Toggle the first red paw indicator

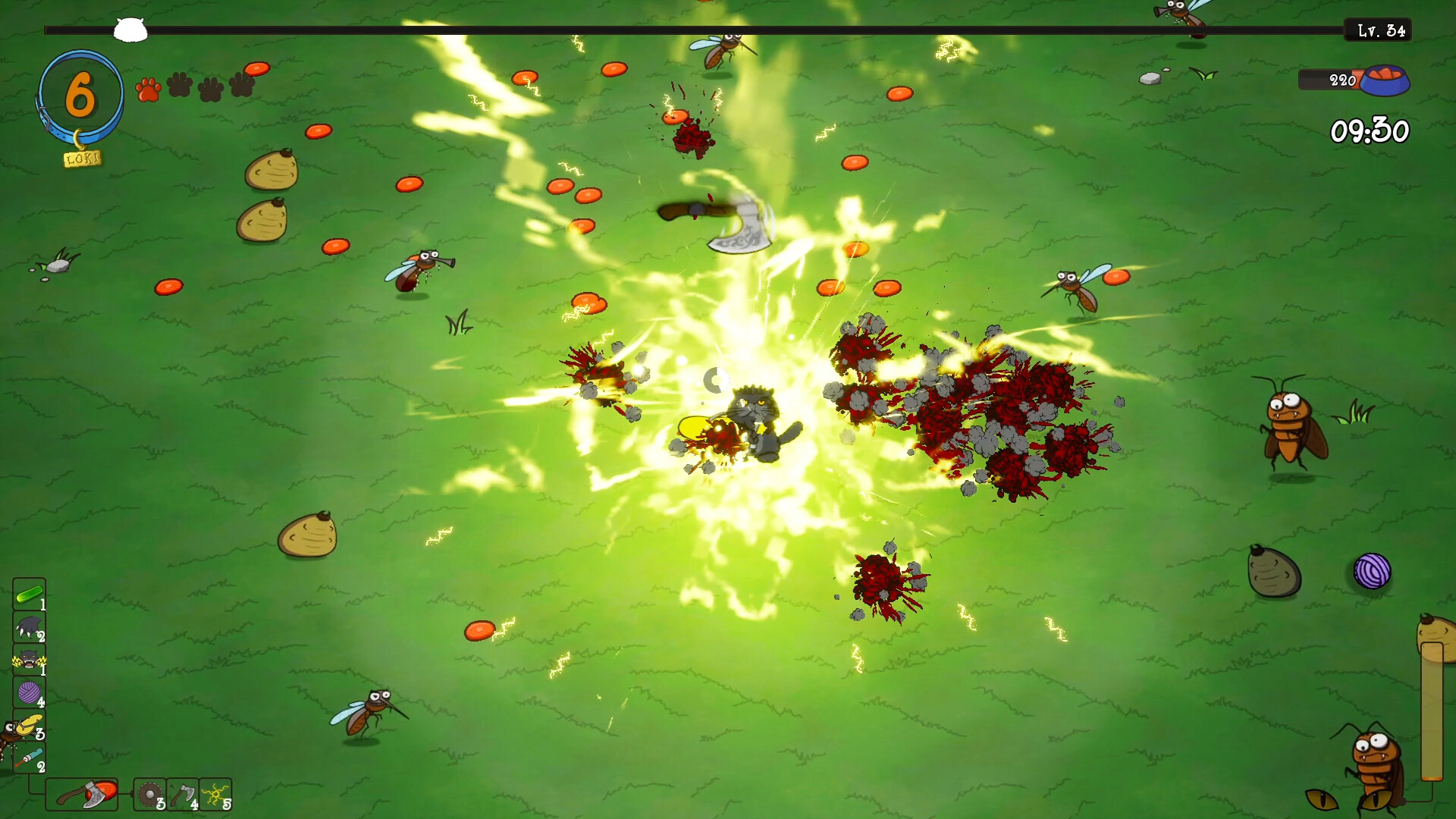coord(149,89)
